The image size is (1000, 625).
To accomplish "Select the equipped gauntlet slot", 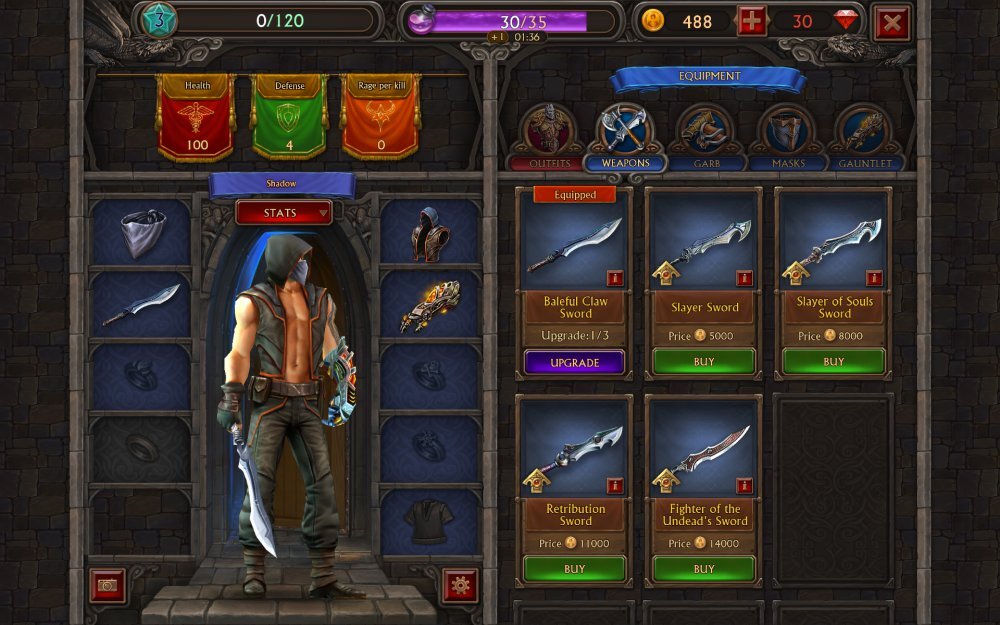I will 430,305.
